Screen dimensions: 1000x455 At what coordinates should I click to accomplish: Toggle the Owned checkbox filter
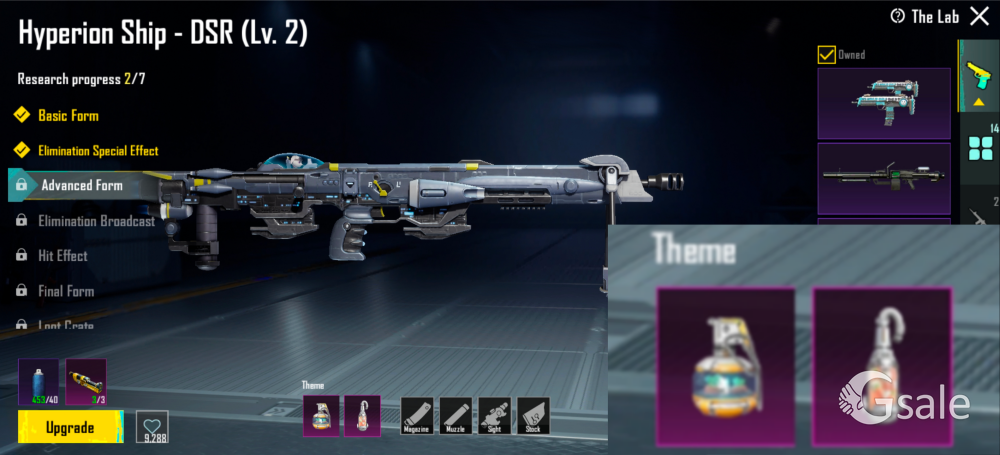click(826, 55)
